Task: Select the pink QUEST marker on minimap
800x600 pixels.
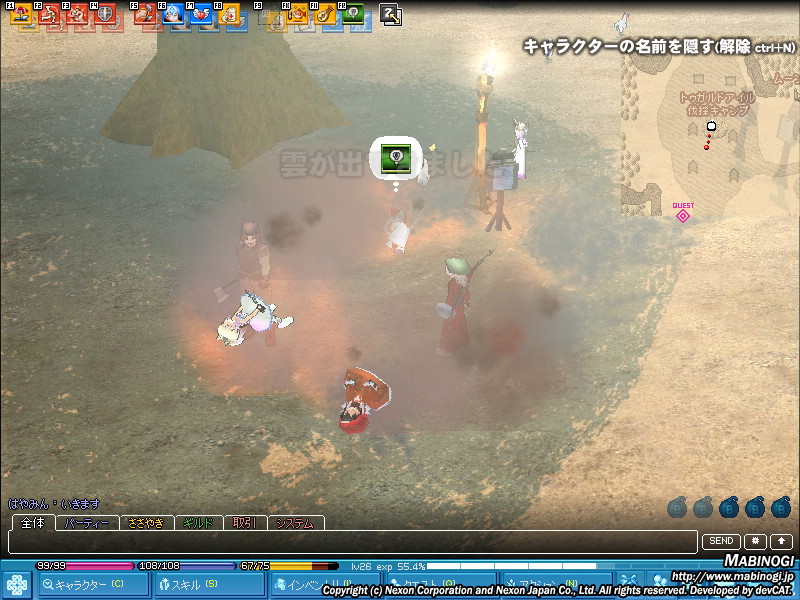Action: (x=683, y=214)
